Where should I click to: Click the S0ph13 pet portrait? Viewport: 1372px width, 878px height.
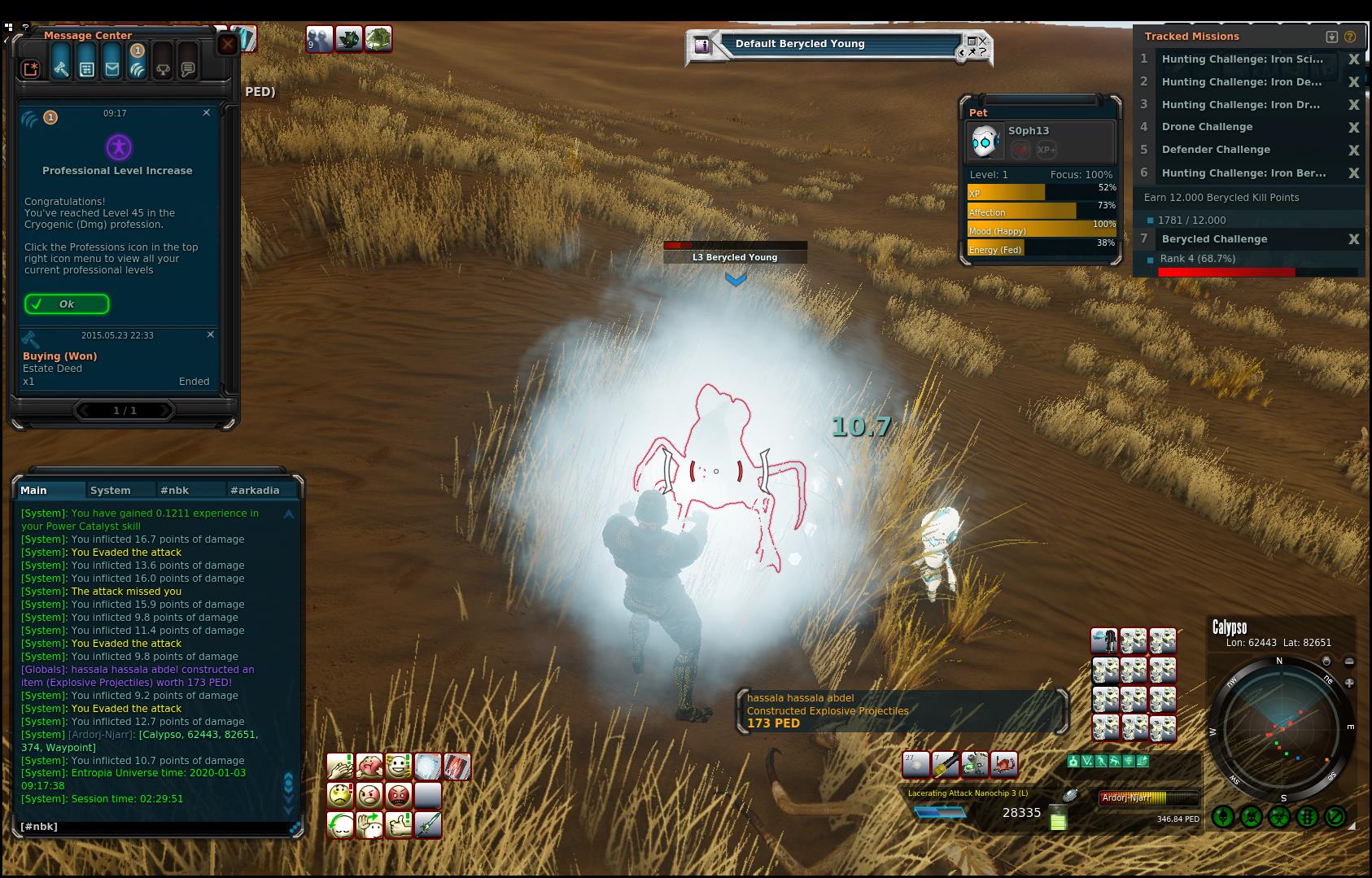tap(986, 142)
